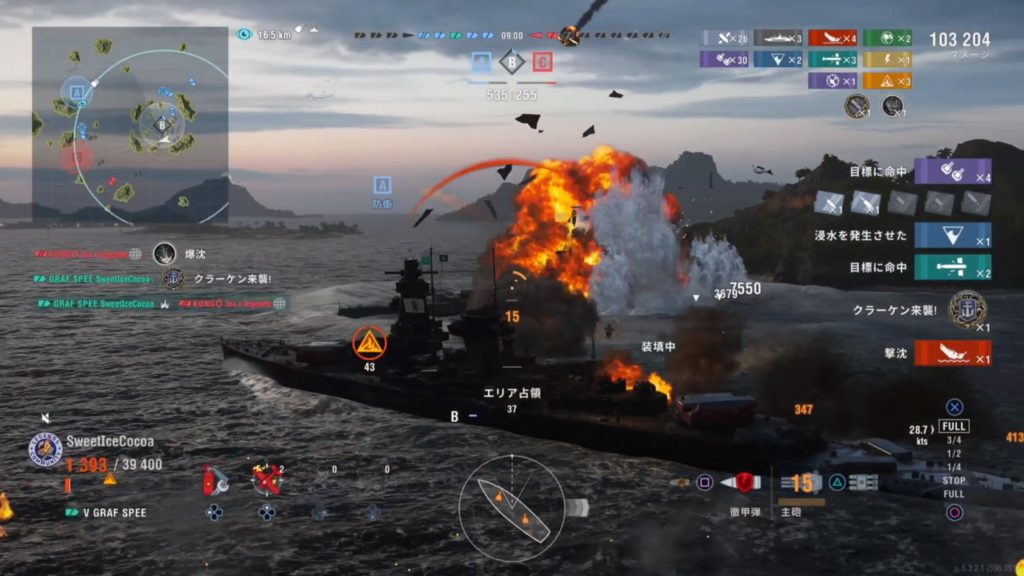The width and height of the screenshot is (1024, 576).
Task: Switch to the torpedo launcher weapon icon
Action: [x=863, y=483]
